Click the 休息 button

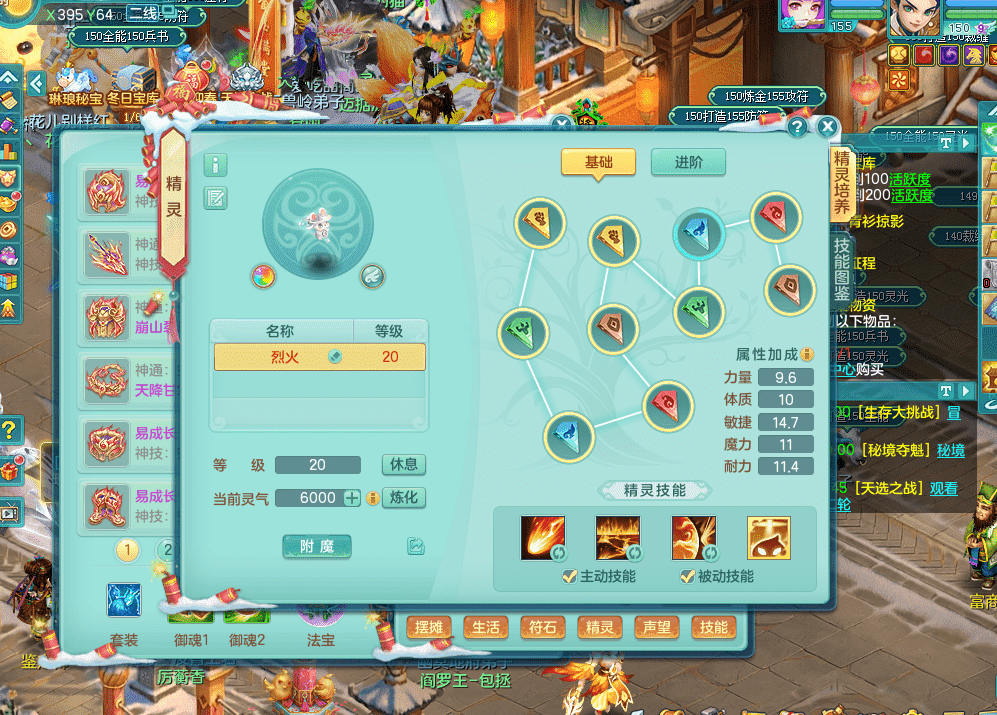coord(404,465)
